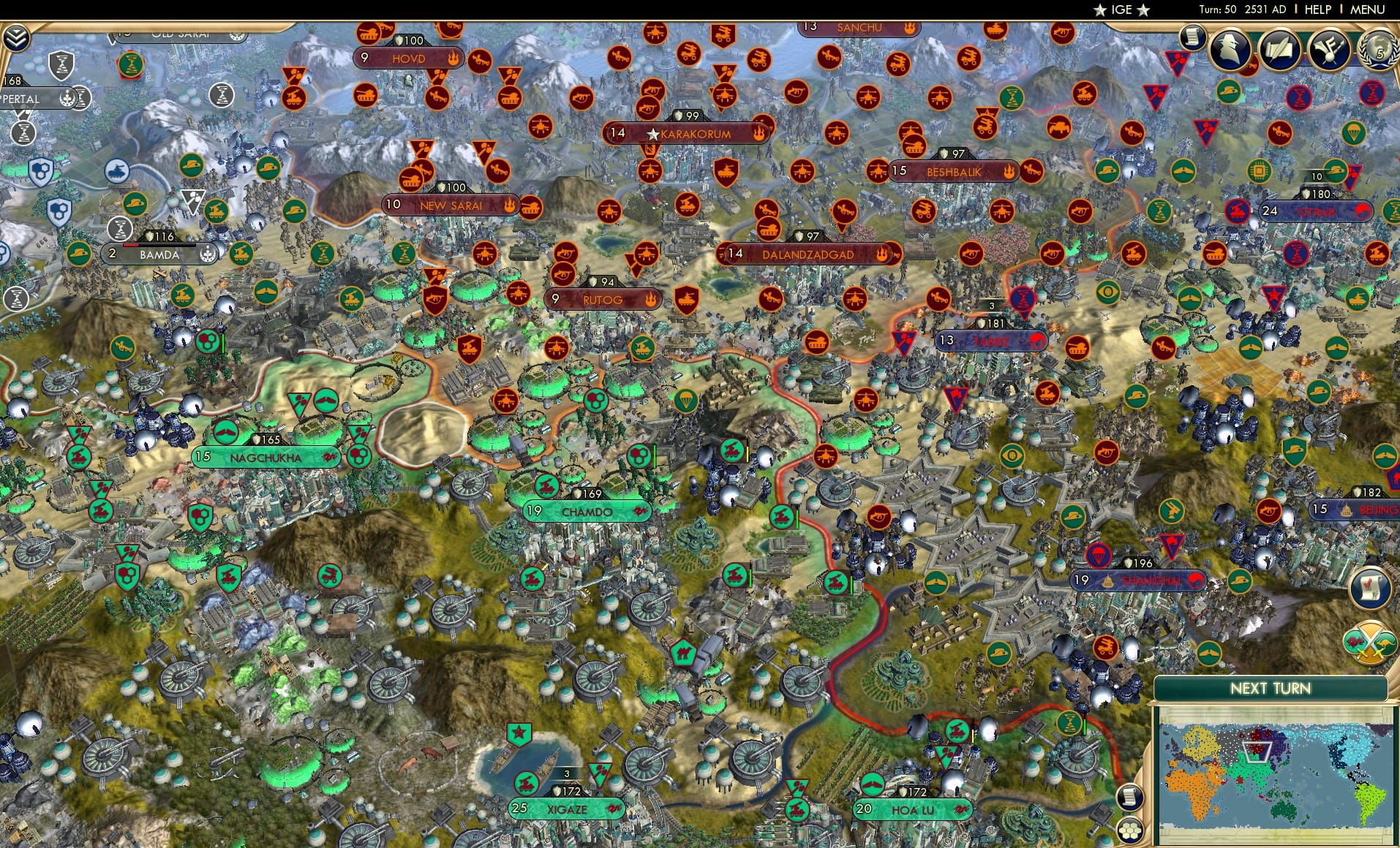The height and width of the screenshot is (848, 1400).
Task: Open the Social Policies feather icon
Action: pos(1330,48)
